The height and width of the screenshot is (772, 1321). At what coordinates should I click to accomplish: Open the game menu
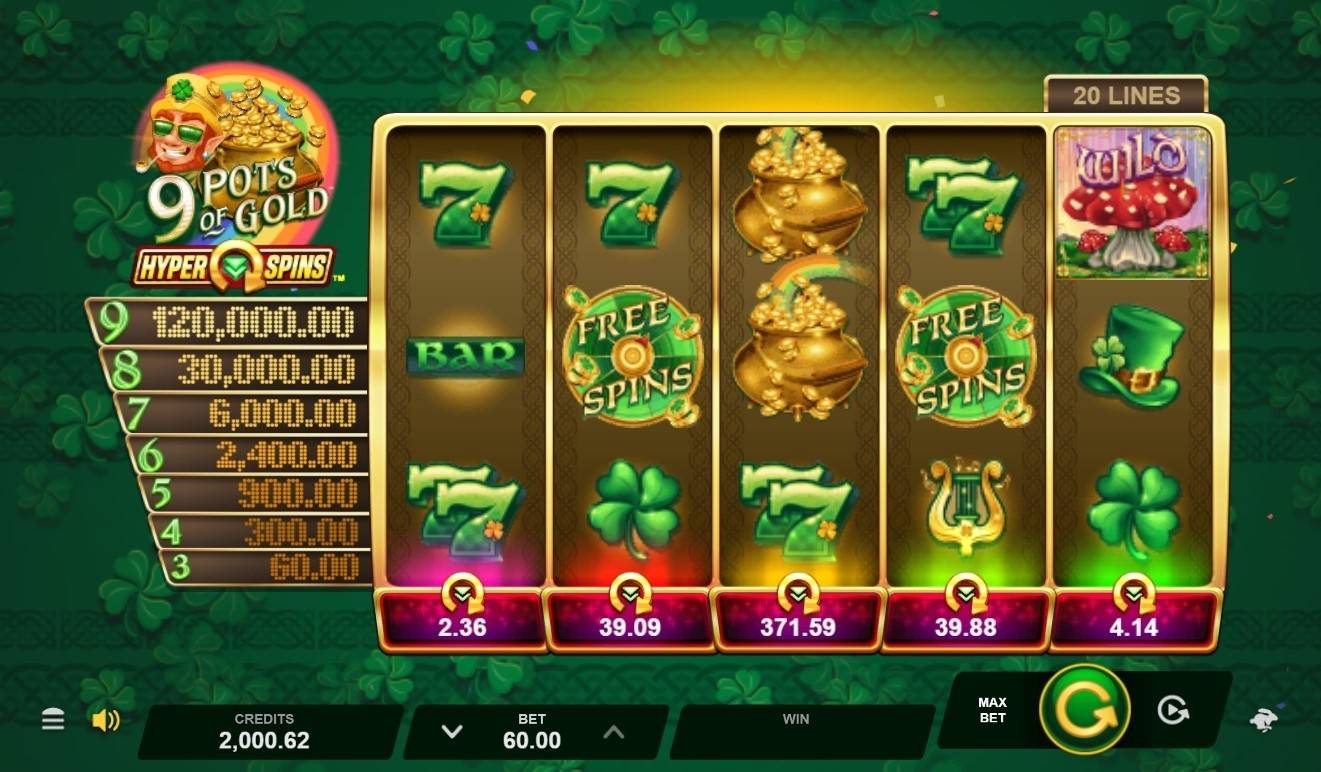coord(52,719)
